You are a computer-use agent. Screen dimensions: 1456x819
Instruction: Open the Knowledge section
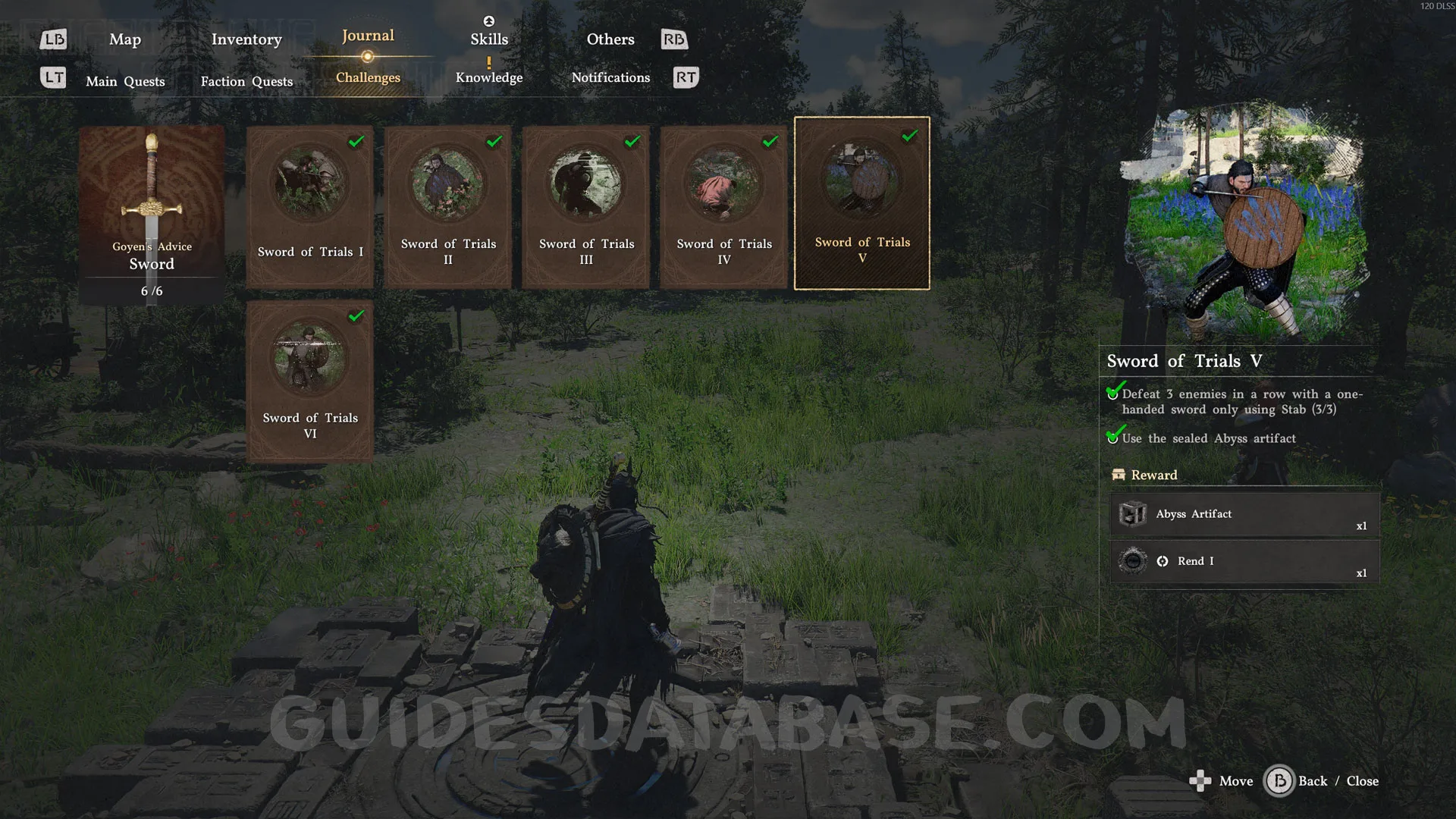489,77
